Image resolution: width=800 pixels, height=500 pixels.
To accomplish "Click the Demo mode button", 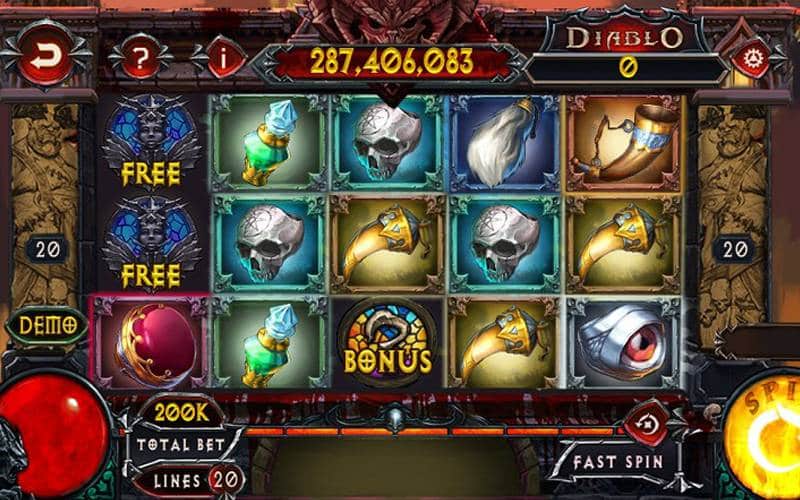I will click(48, 325).
